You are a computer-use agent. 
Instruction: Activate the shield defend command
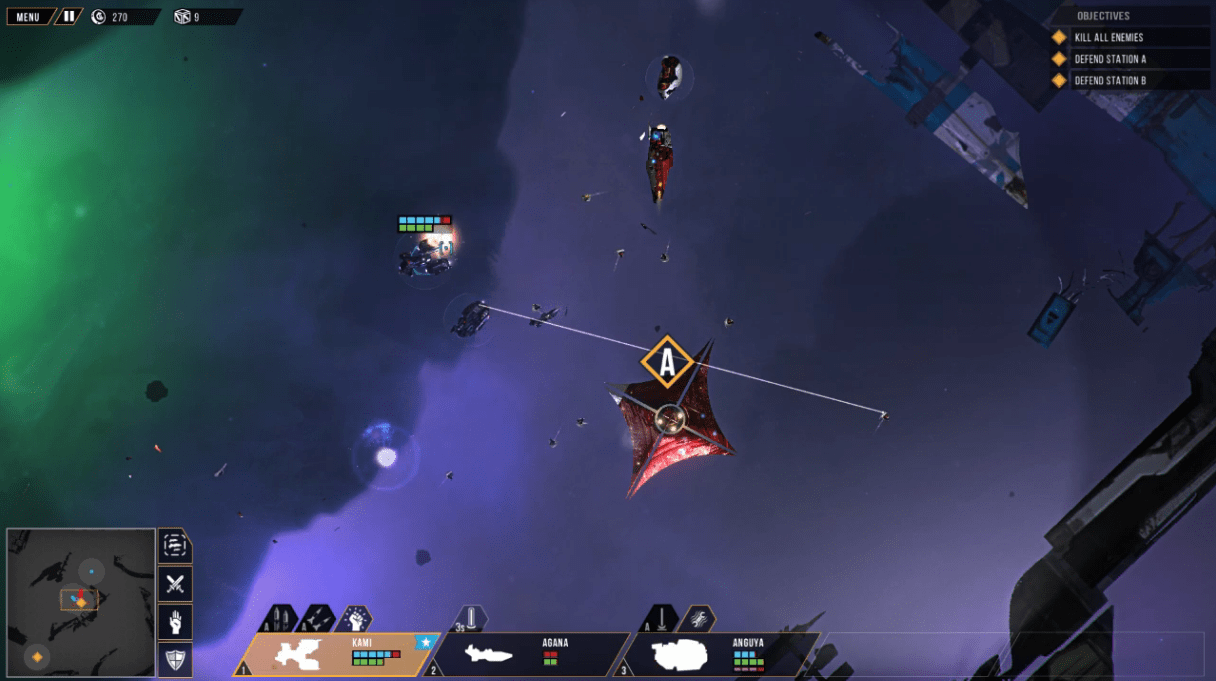[175, 659]
